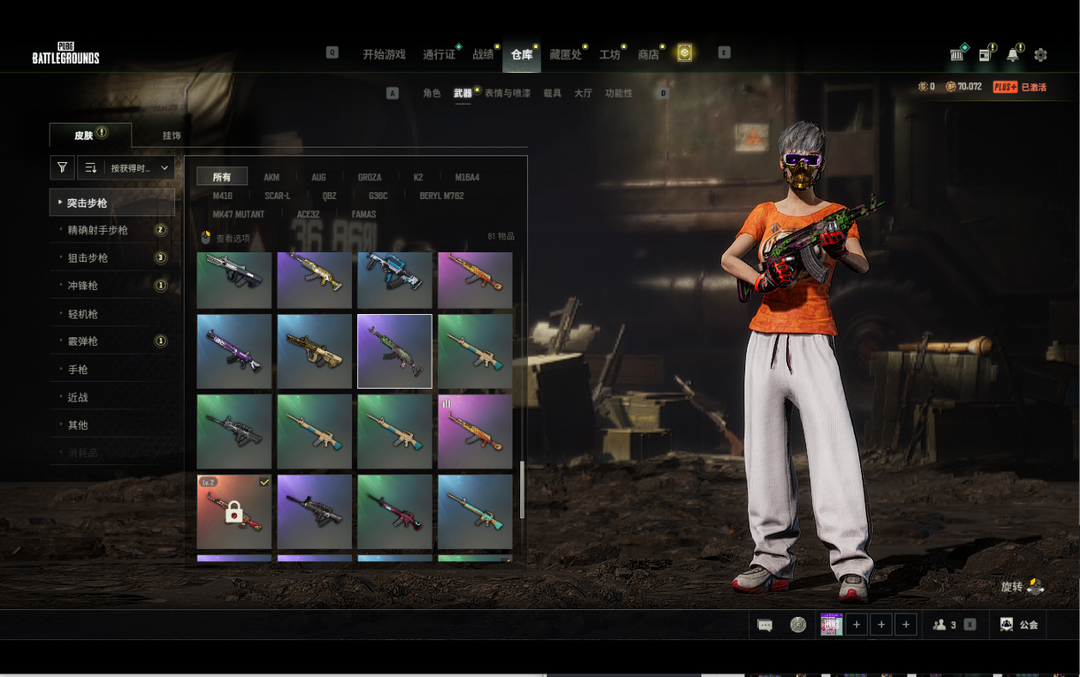Filter skins by AKM
Image resolution: width=1080 pixels, height=677 pixels.
coord(271,177)
